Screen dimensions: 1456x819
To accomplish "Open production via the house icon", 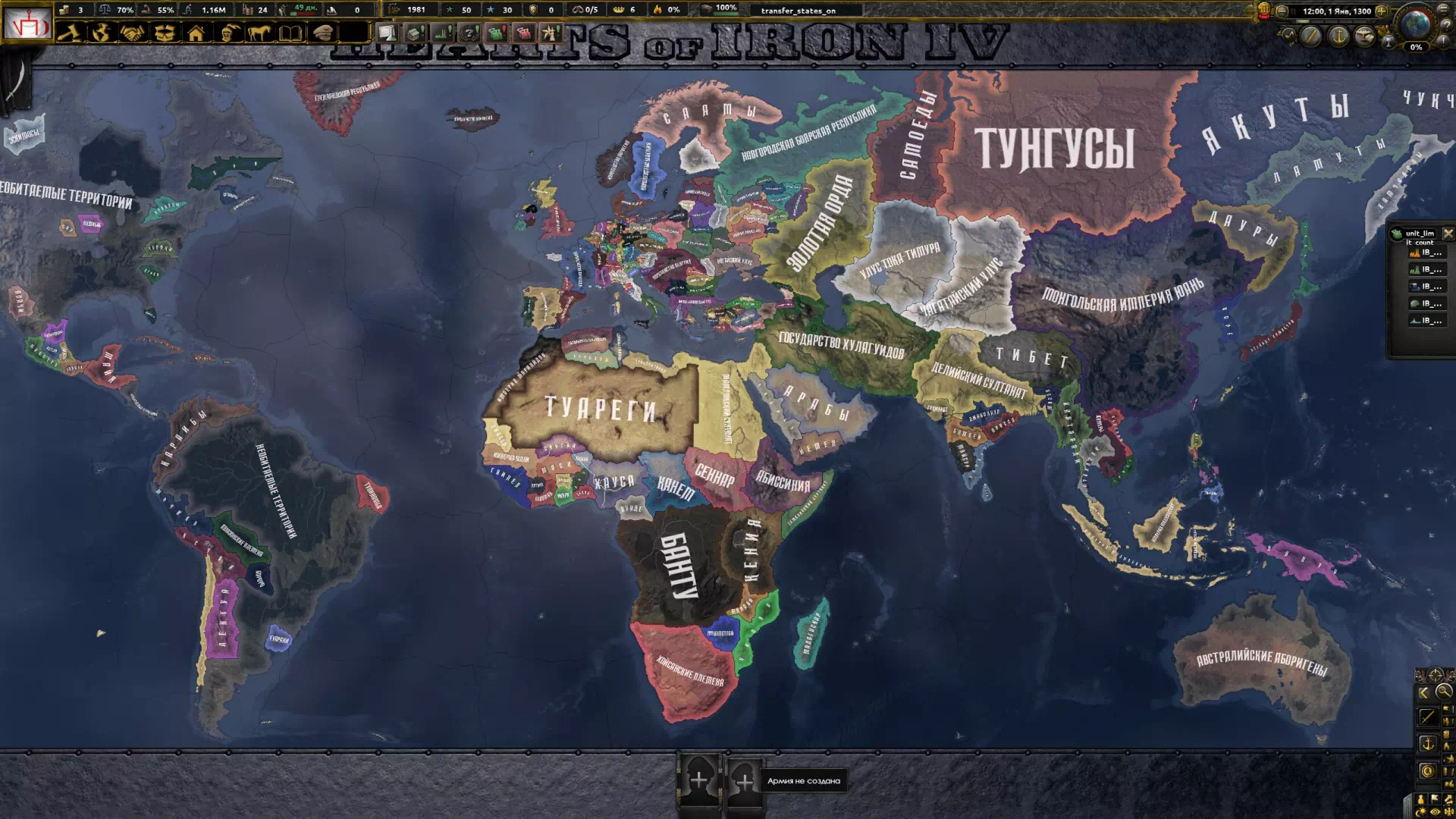I will pos(196,33).
